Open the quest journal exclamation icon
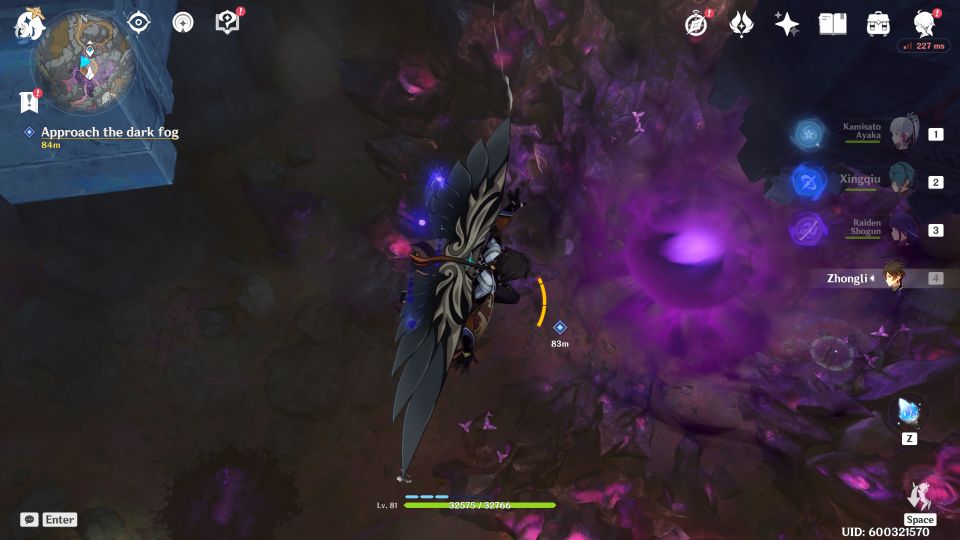This screenshot has height=540, width=960. click(28, 101)
